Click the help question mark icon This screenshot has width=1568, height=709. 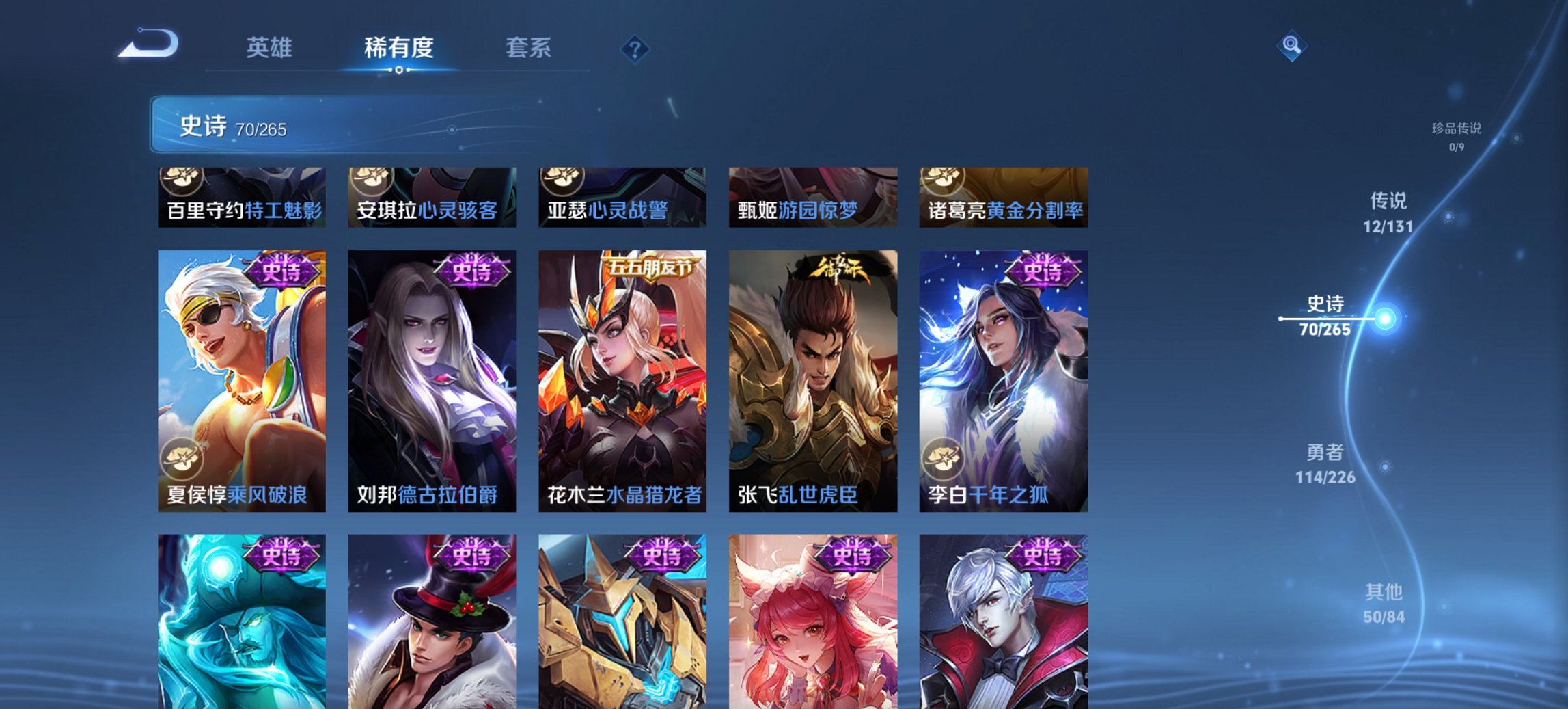635,49
